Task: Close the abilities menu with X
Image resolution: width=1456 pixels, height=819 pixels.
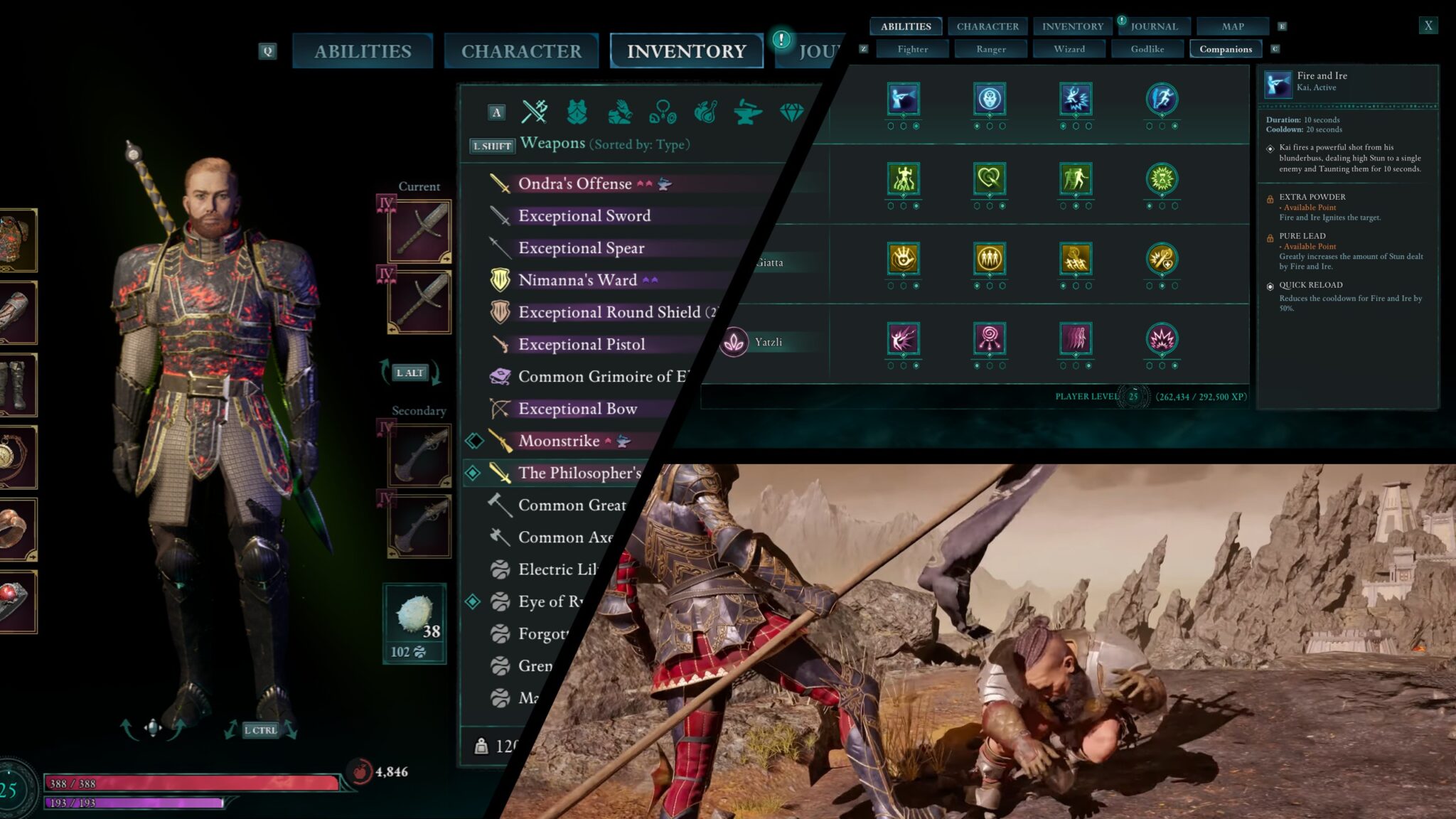Action: [1428, 26]
